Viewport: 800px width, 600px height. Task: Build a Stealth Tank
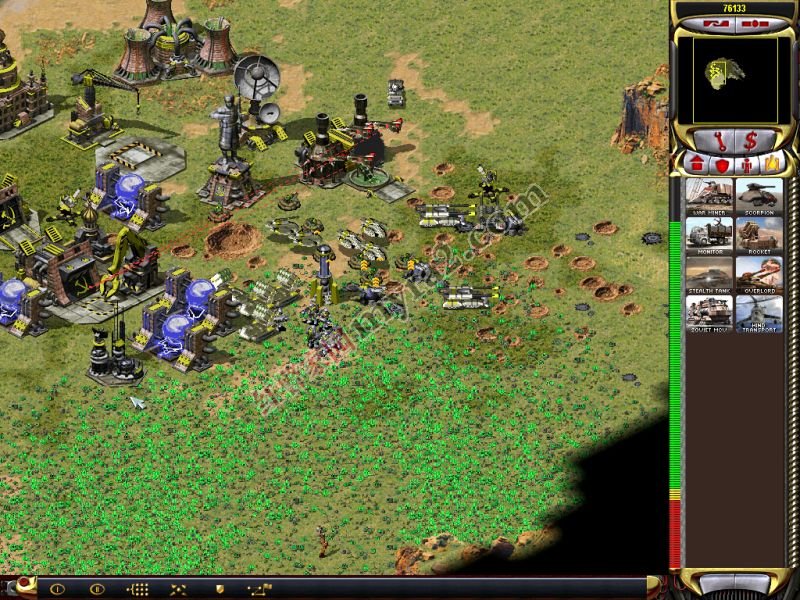710,275
